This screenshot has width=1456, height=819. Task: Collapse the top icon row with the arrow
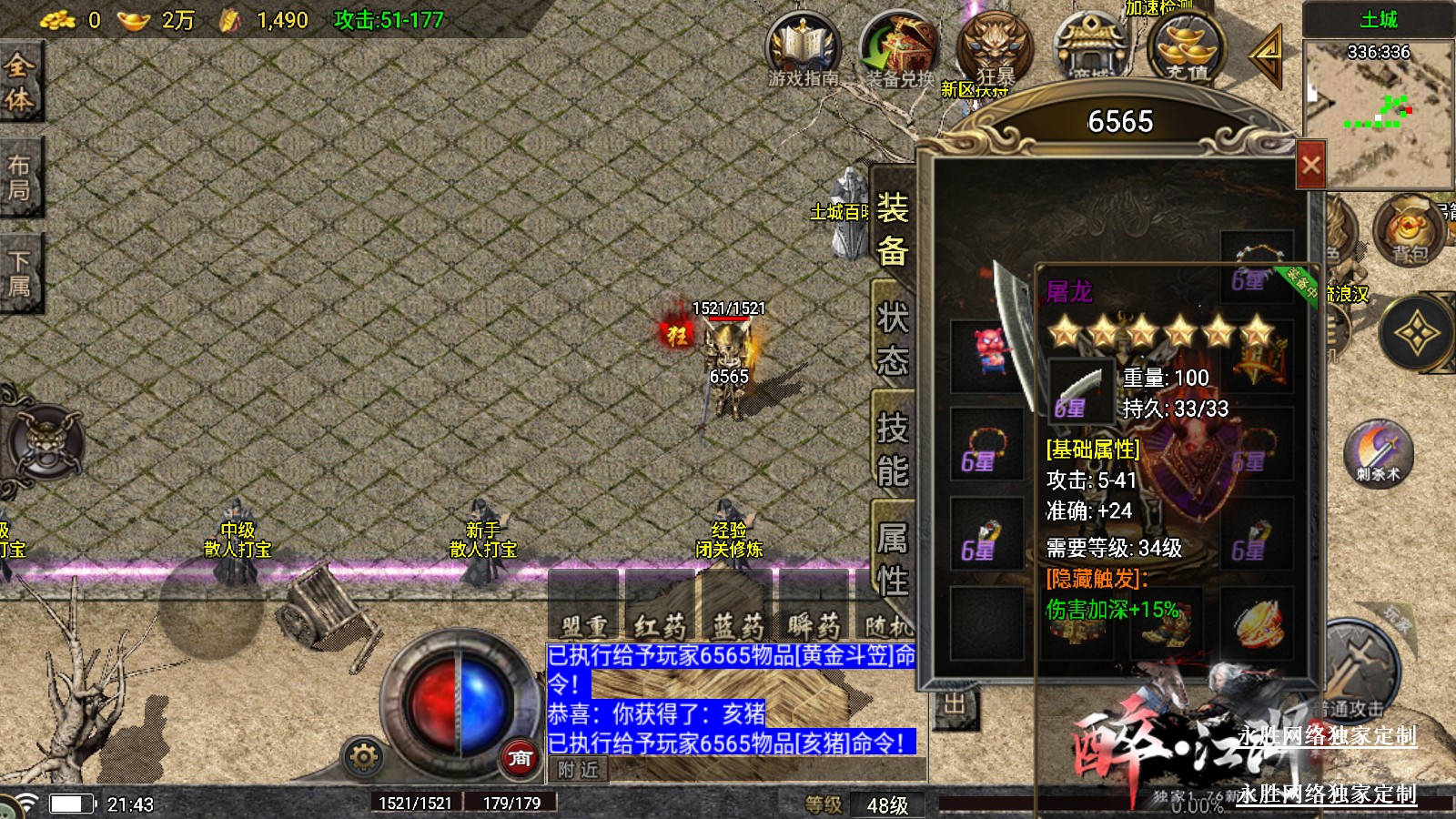[1267, 53]
